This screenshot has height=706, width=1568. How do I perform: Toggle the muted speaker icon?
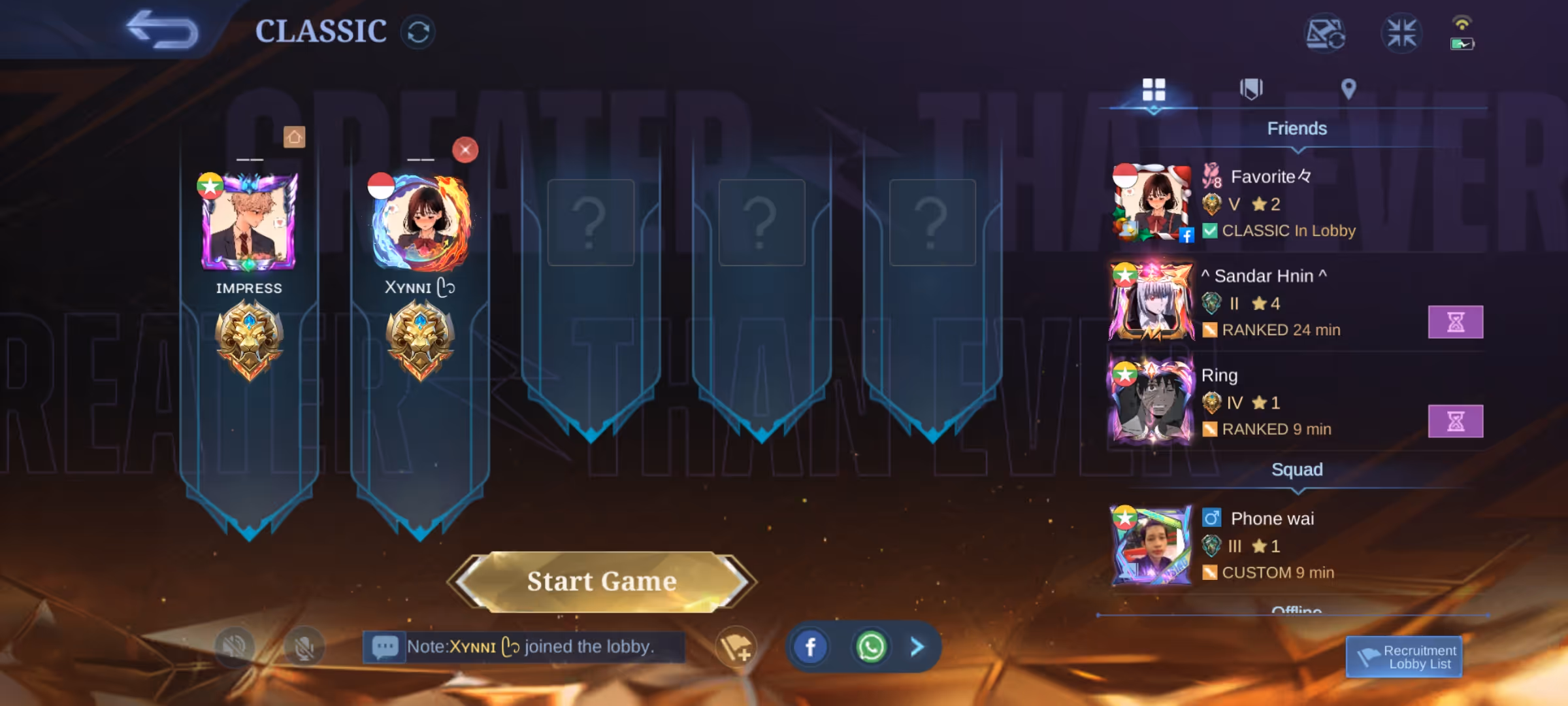(234, 647)
